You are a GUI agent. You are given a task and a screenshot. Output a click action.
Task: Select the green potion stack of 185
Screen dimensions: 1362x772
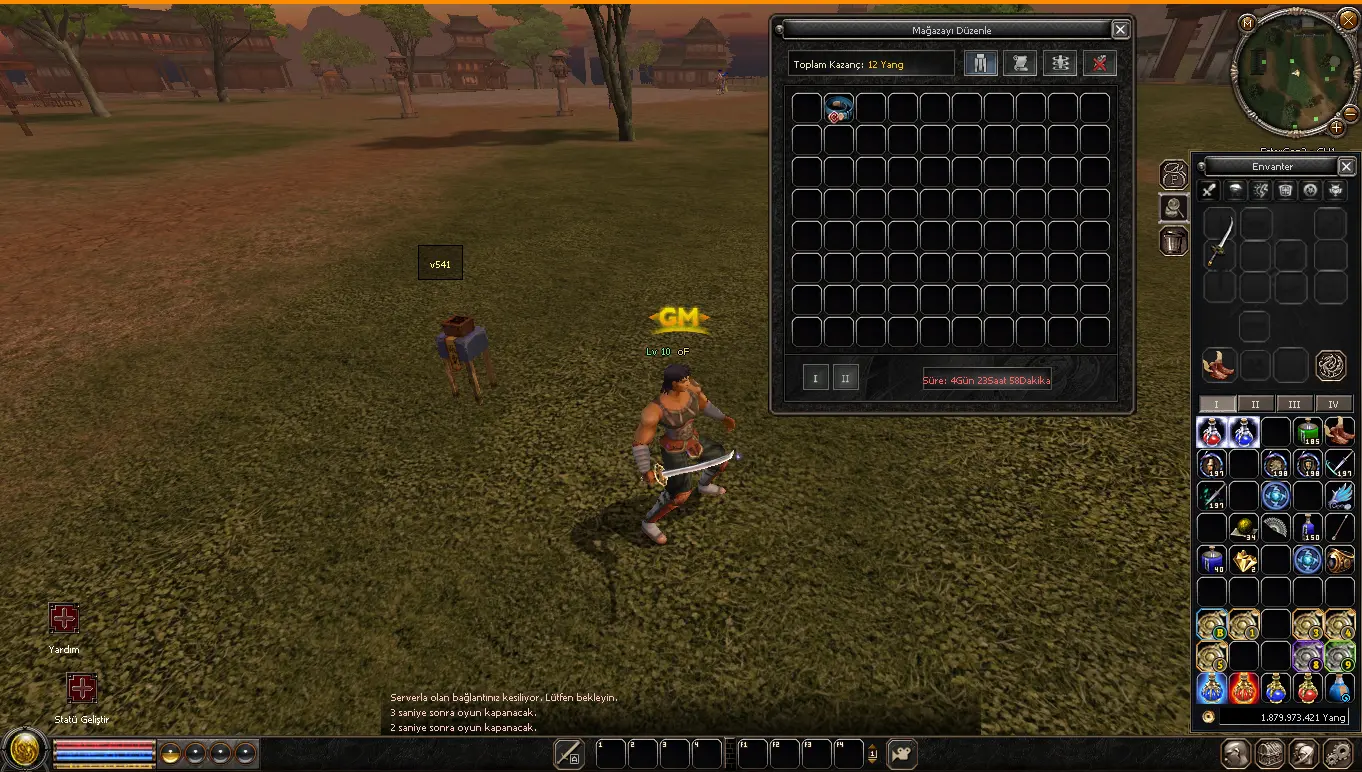pos(1307,432)
